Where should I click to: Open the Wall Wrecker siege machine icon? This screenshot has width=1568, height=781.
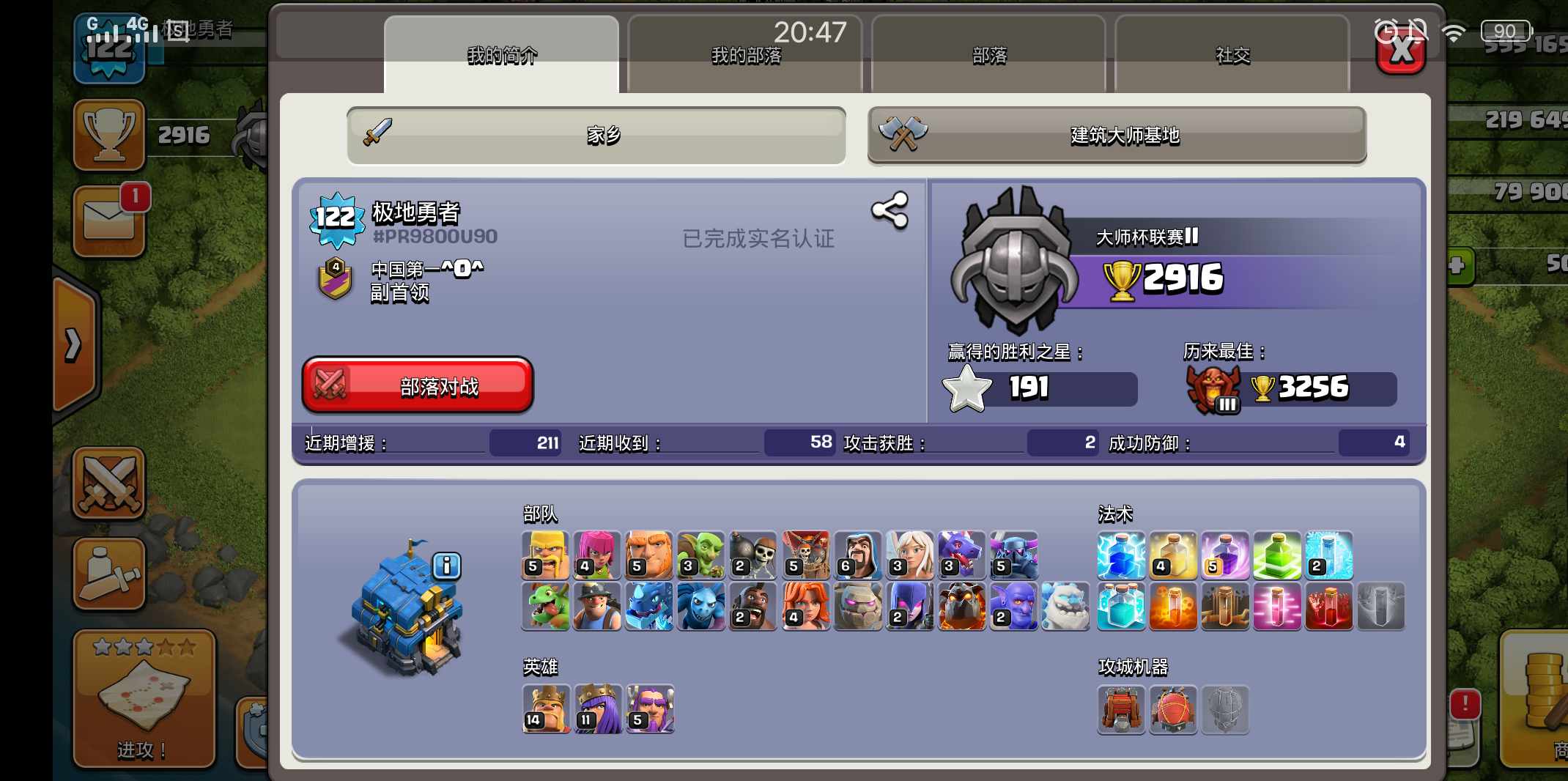click(x=1121, y=711)
